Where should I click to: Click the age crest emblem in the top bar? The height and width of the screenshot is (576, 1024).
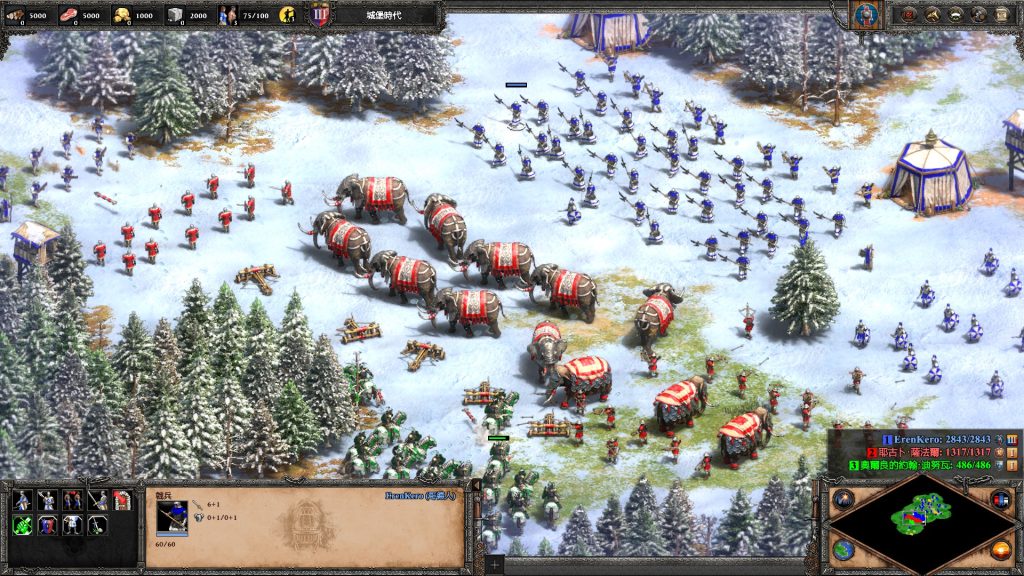[321, 15]
